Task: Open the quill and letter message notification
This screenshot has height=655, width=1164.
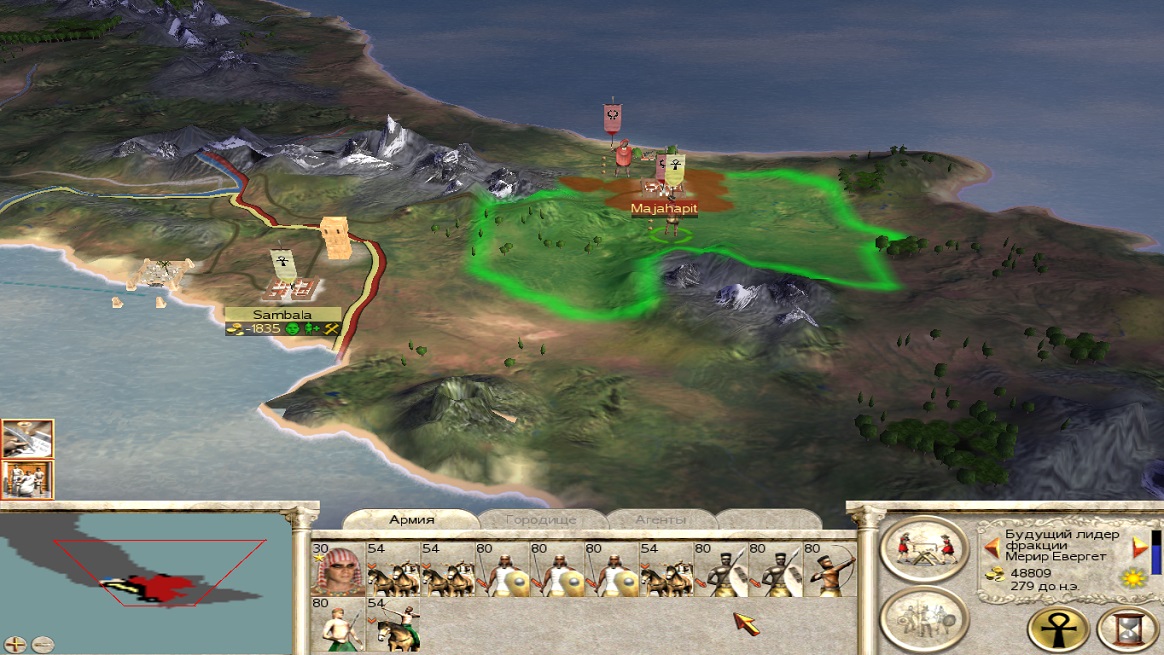Action: (27, 438)
